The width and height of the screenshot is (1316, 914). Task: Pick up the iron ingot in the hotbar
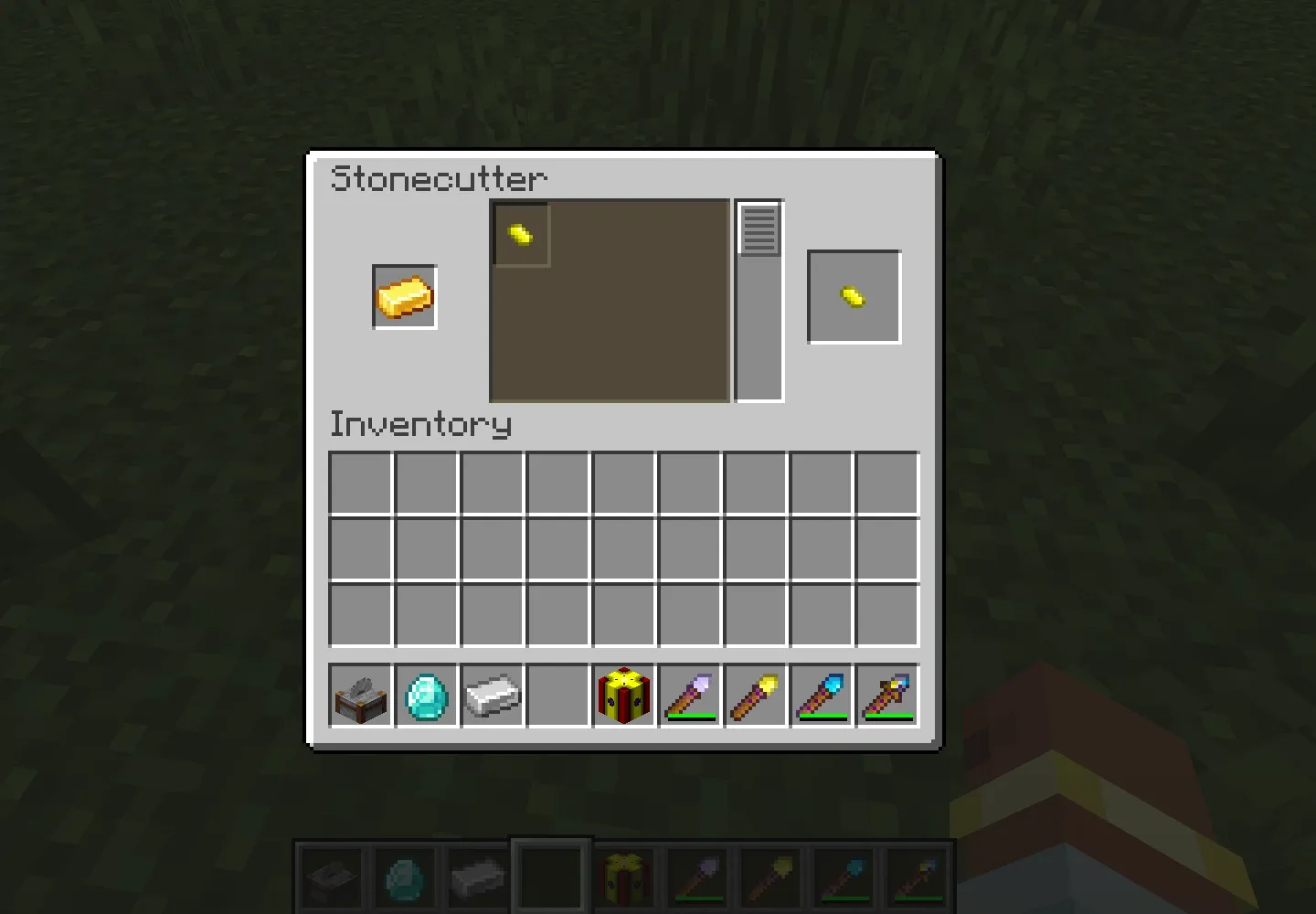(x=492, y=696)
